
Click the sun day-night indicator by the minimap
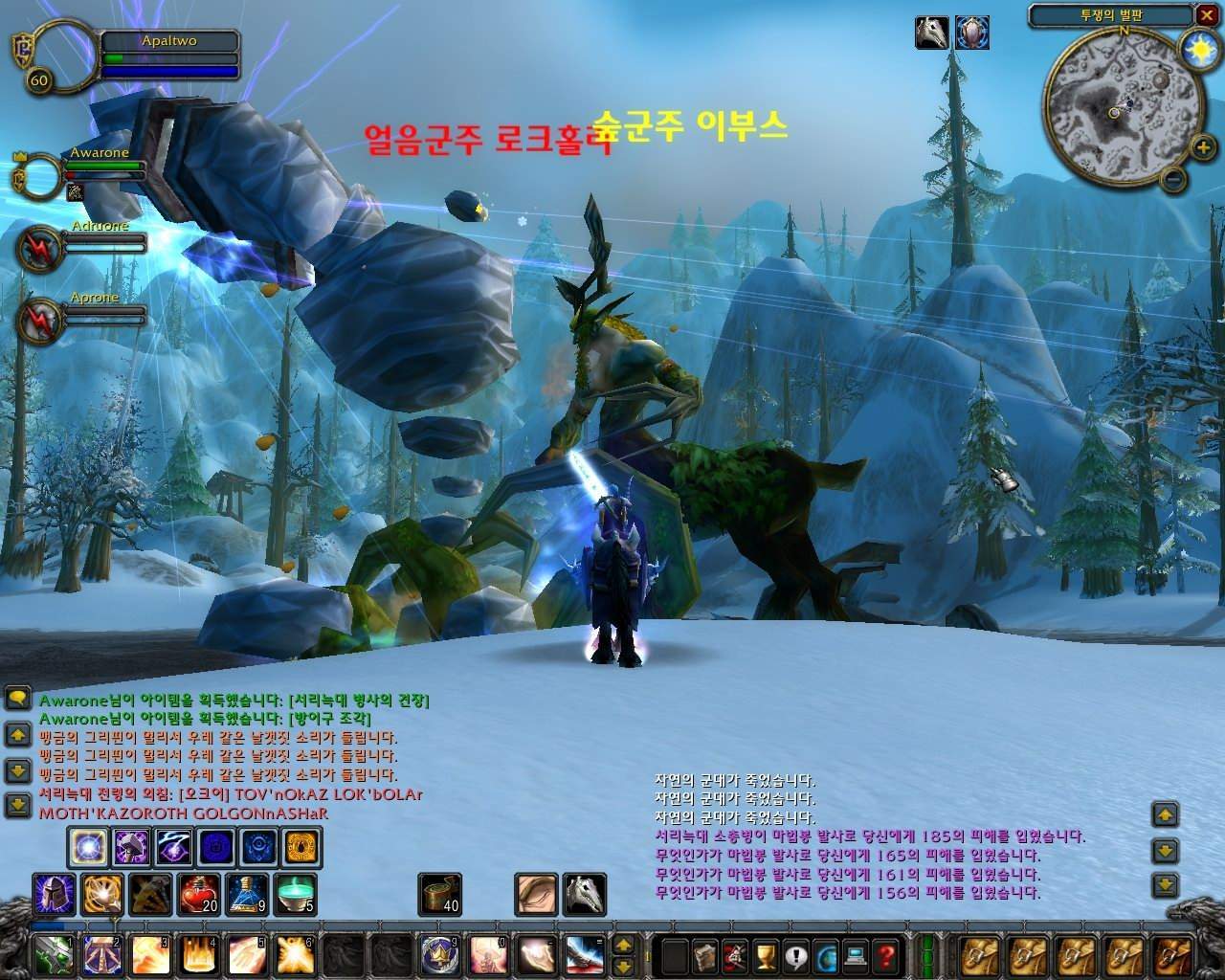tap(1197, 48)
